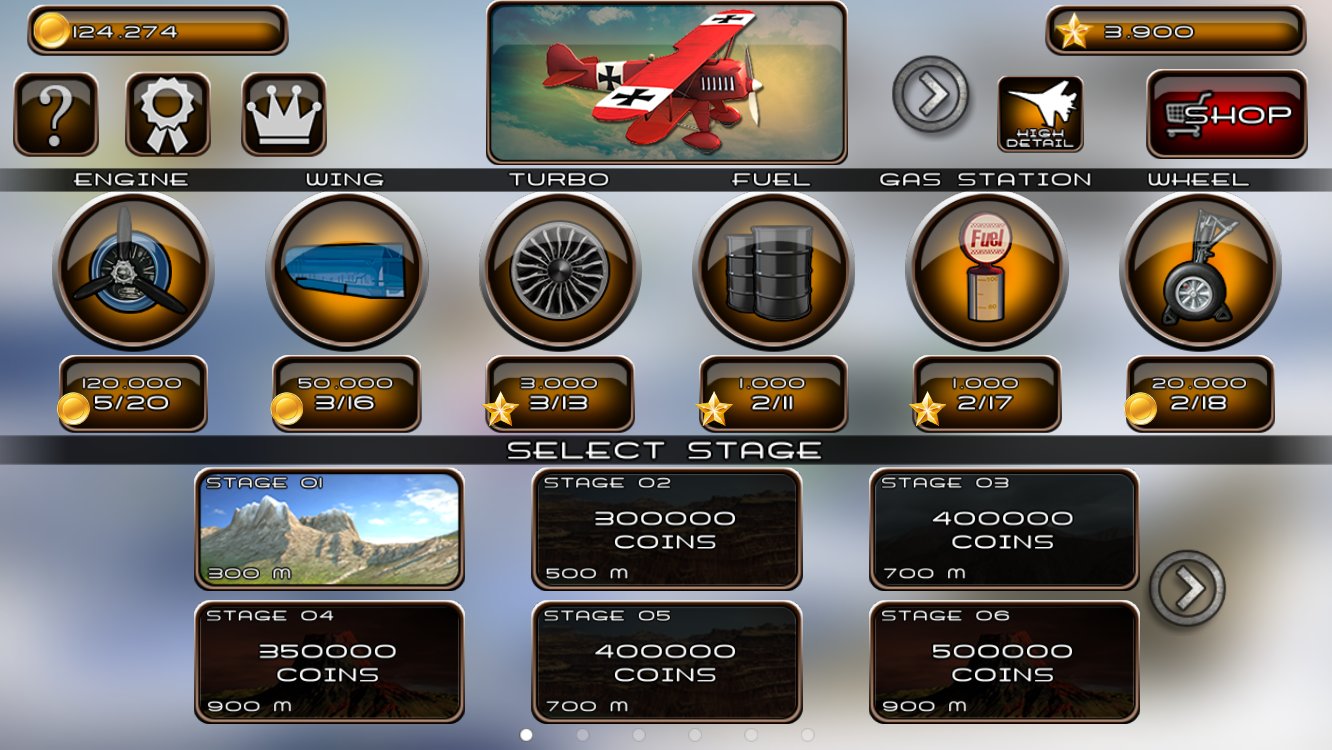Click the coin balance display showing 124.274
Screen dimensions: 1332x750
[155, 29]
